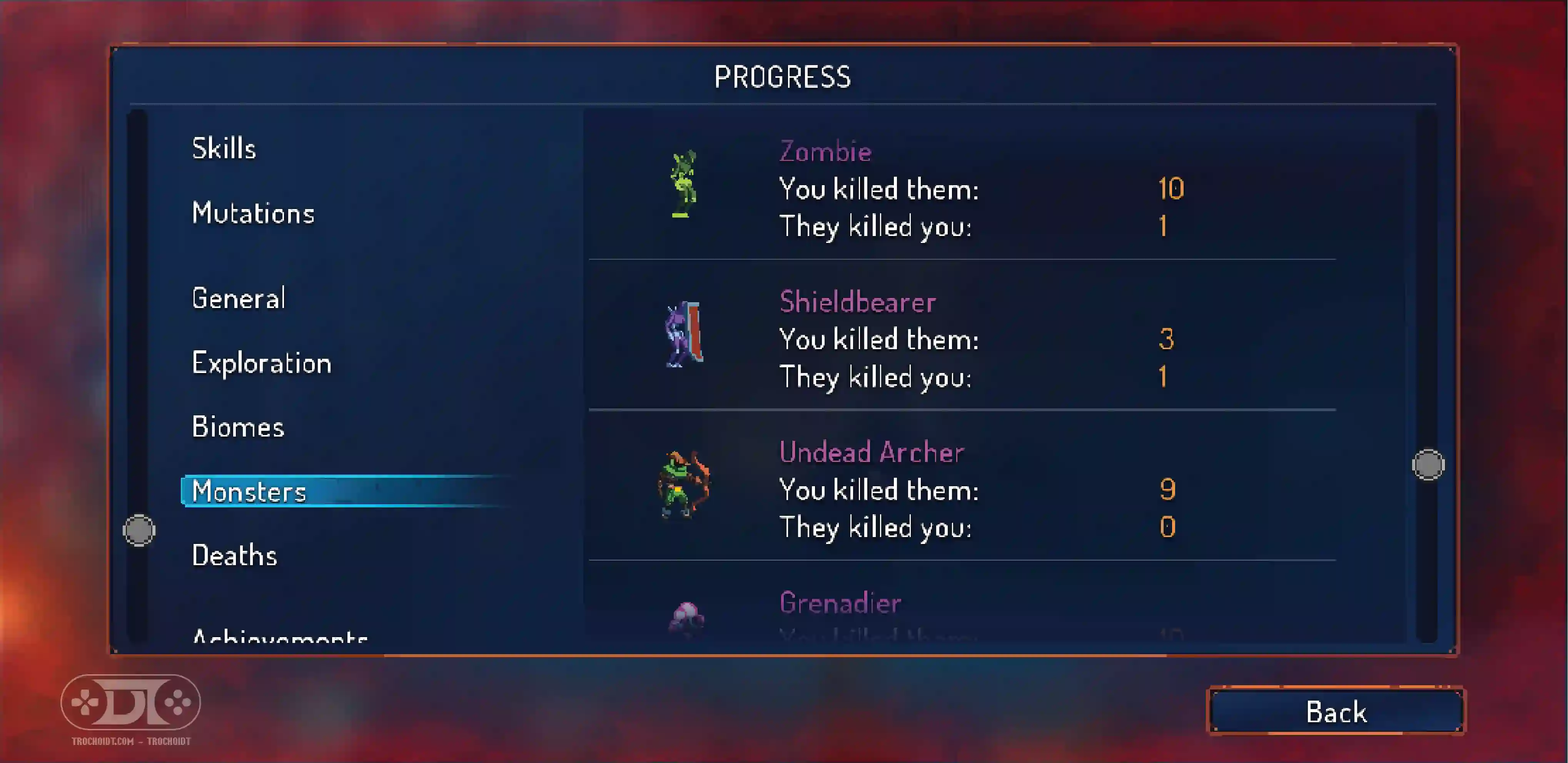The image size is (1568, 763).
Task: Choose the Biomes category
Action: pyautogui.click(x=238, y=427)
